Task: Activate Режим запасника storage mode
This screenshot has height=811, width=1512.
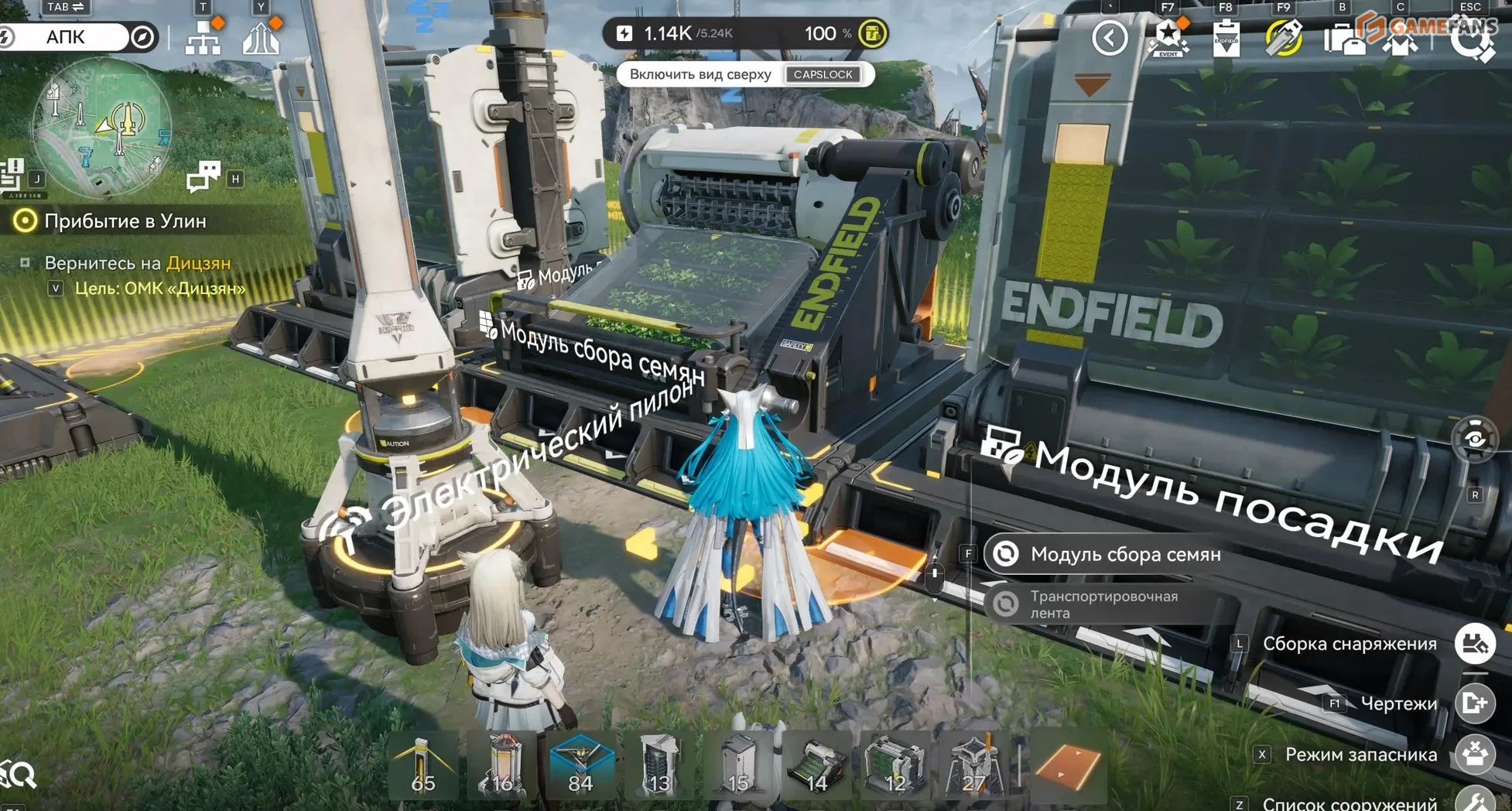Action: pyautogui.click(x=1473, y=754)
